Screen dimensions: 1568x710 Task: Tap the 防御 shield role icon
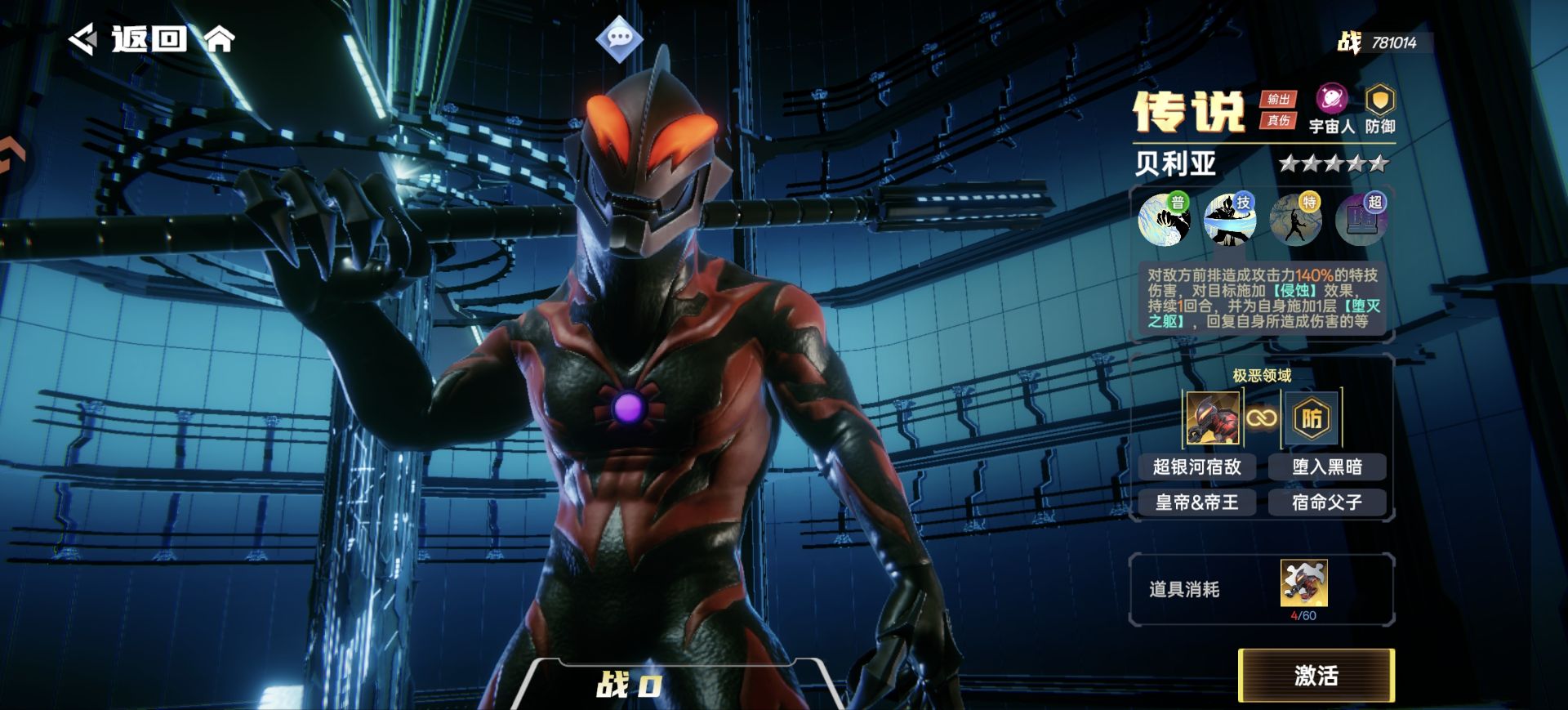tap(1380, 101)
